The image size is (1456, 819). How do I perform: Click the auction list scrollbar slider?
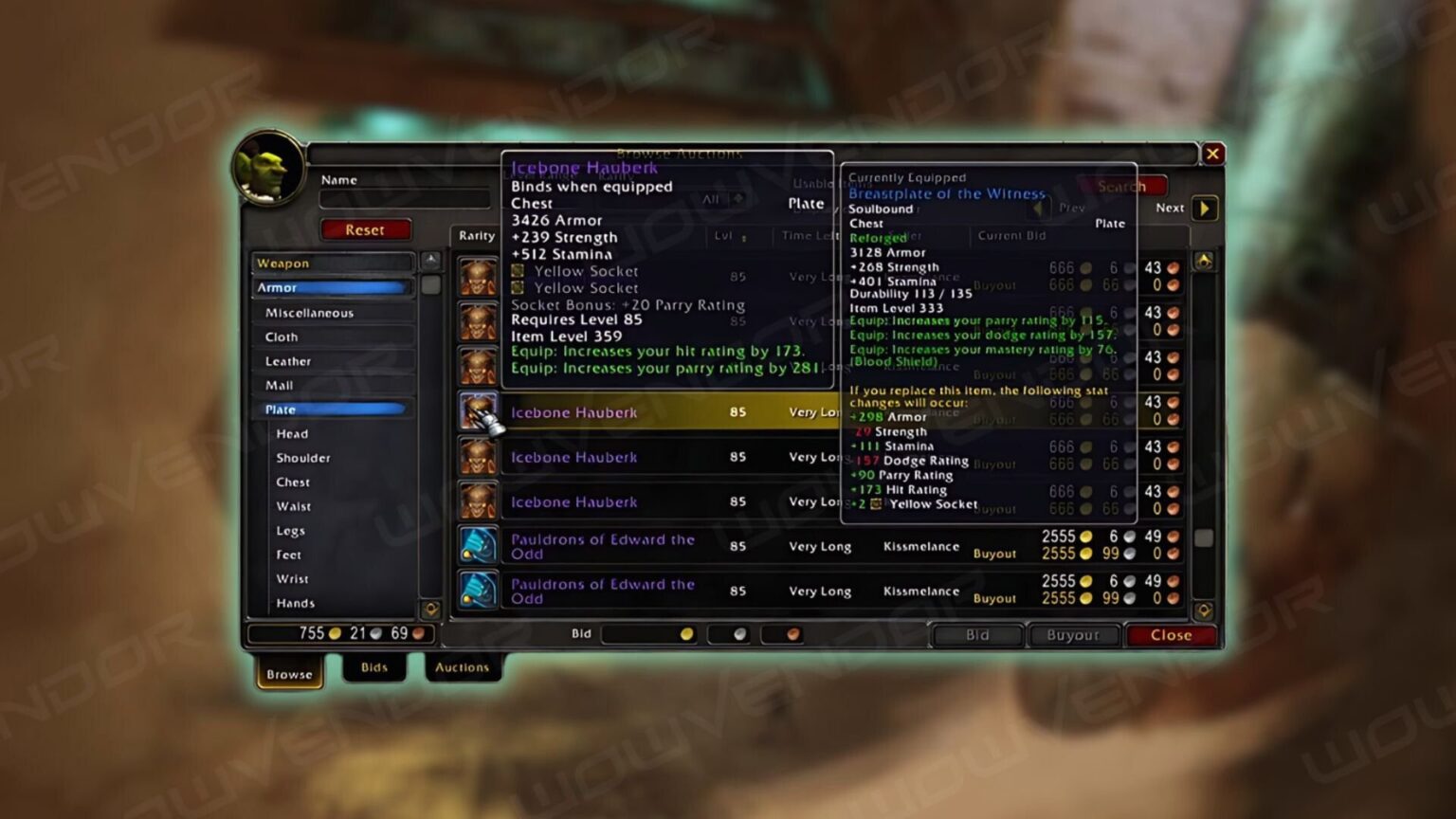[x=1204, y=537]
